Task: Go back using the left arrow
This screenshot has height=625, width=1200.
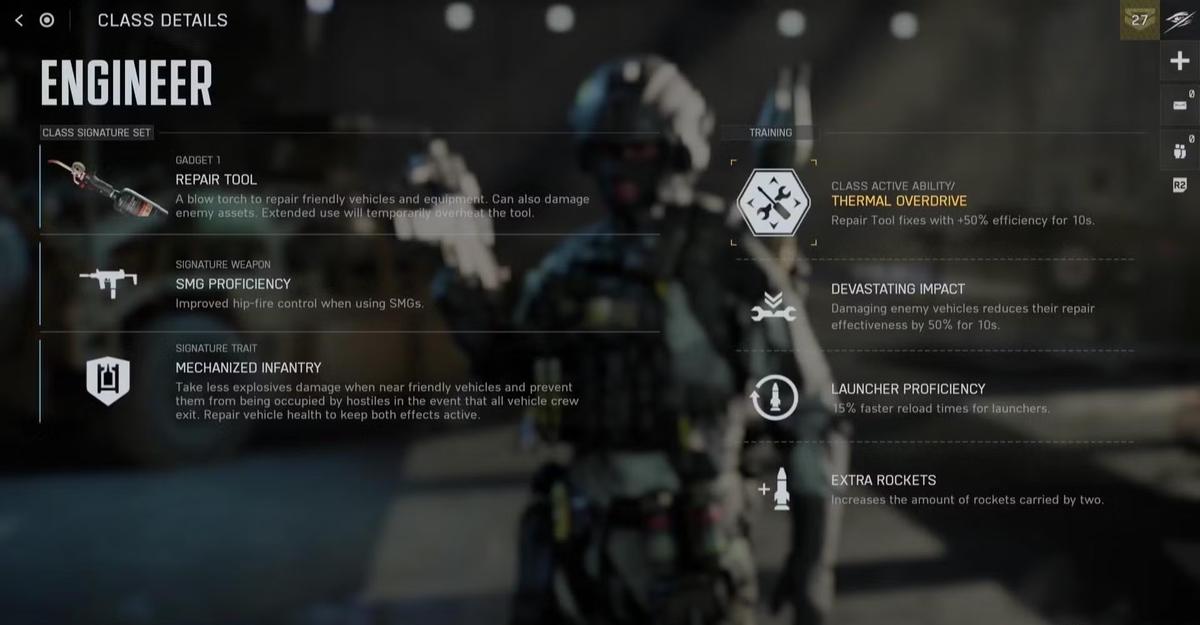Action: click(x=19, y=20)
